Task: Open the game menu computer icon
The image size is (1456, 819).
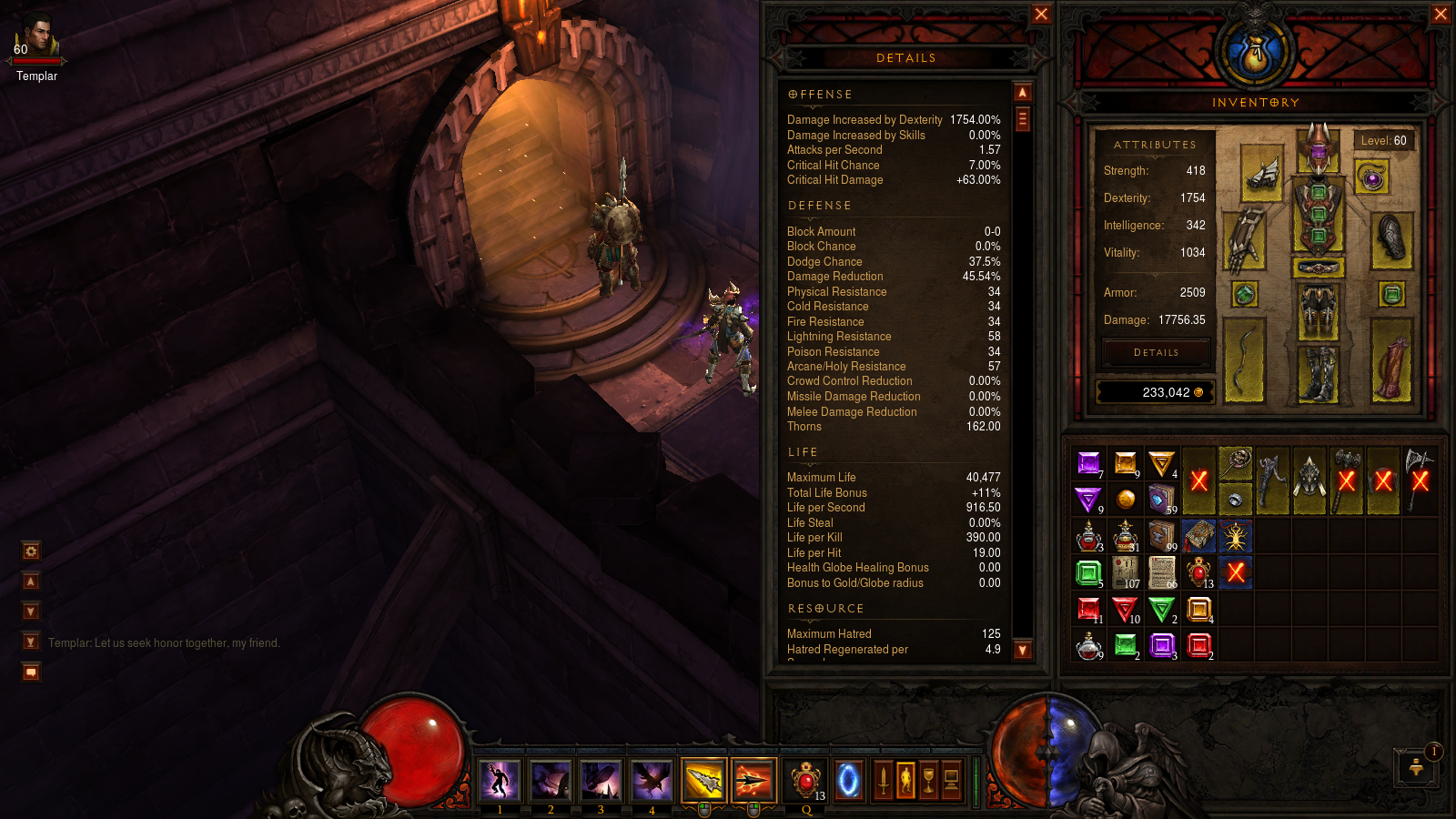Action: click(x=952, y=780)
